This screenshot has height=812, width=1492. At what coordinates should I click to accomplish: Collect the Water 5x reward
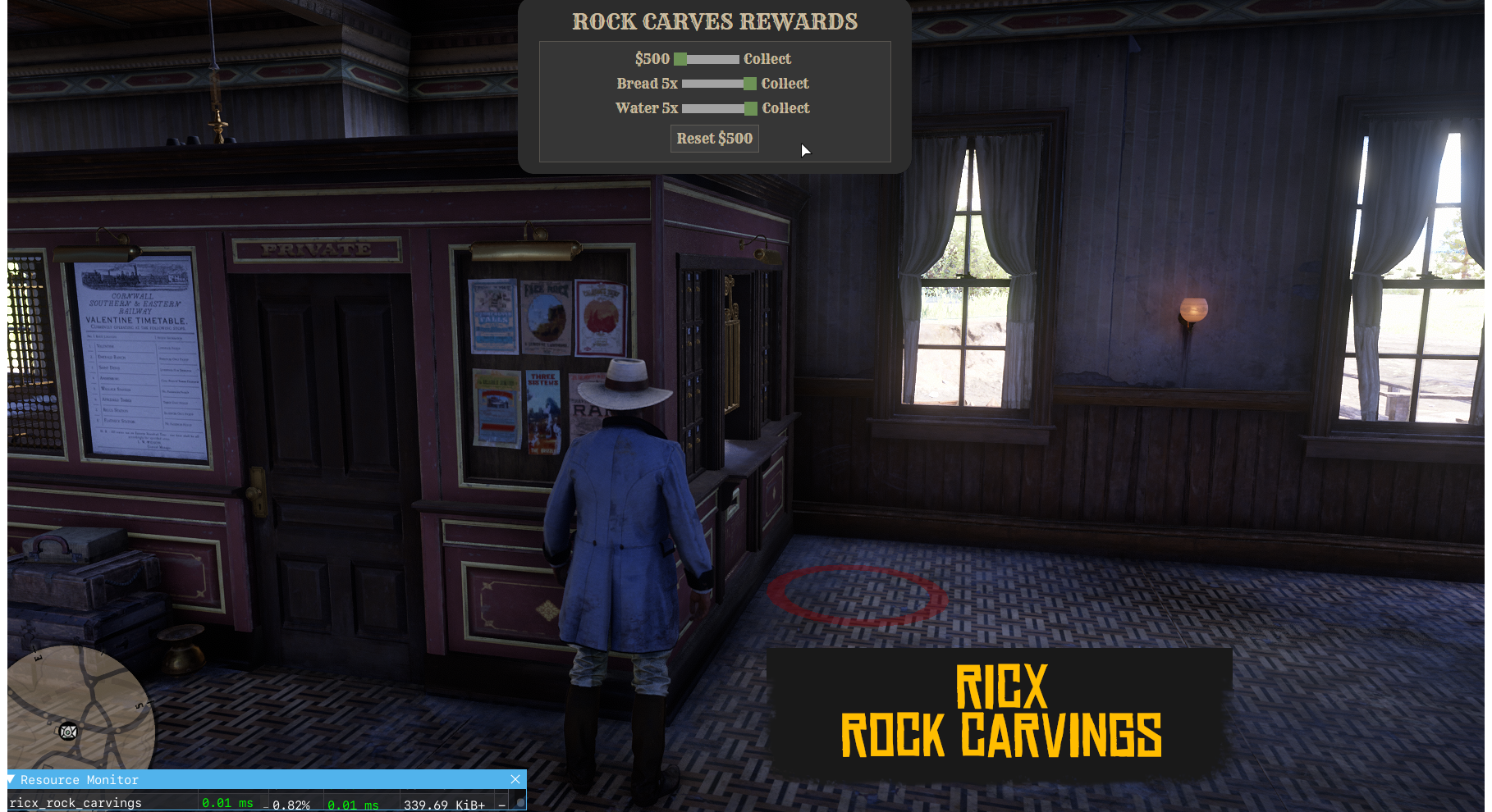click(785, 108)
